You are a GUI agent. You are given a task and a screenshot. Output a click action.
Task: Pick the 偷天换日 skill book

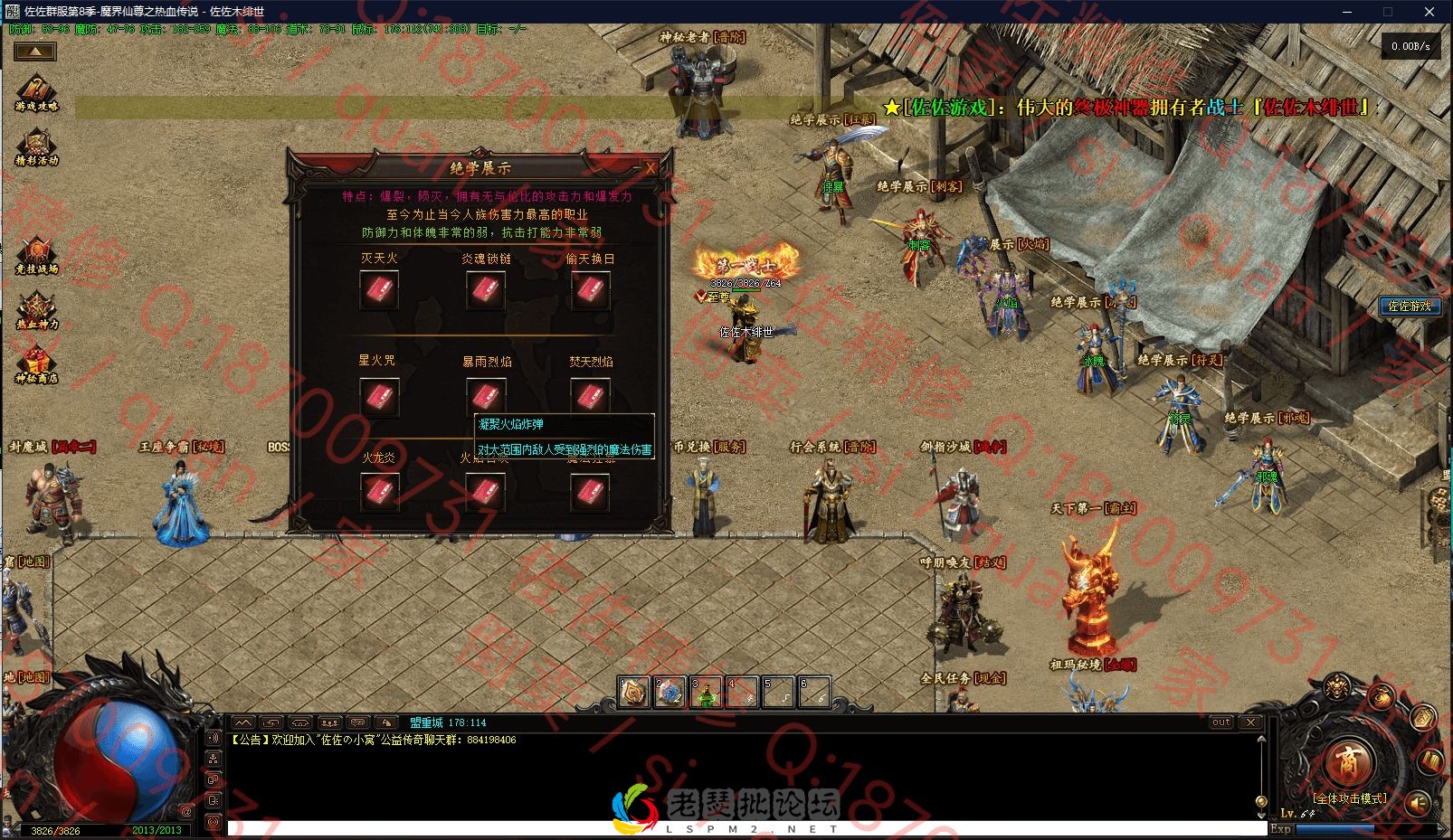(x=591, y=290)
